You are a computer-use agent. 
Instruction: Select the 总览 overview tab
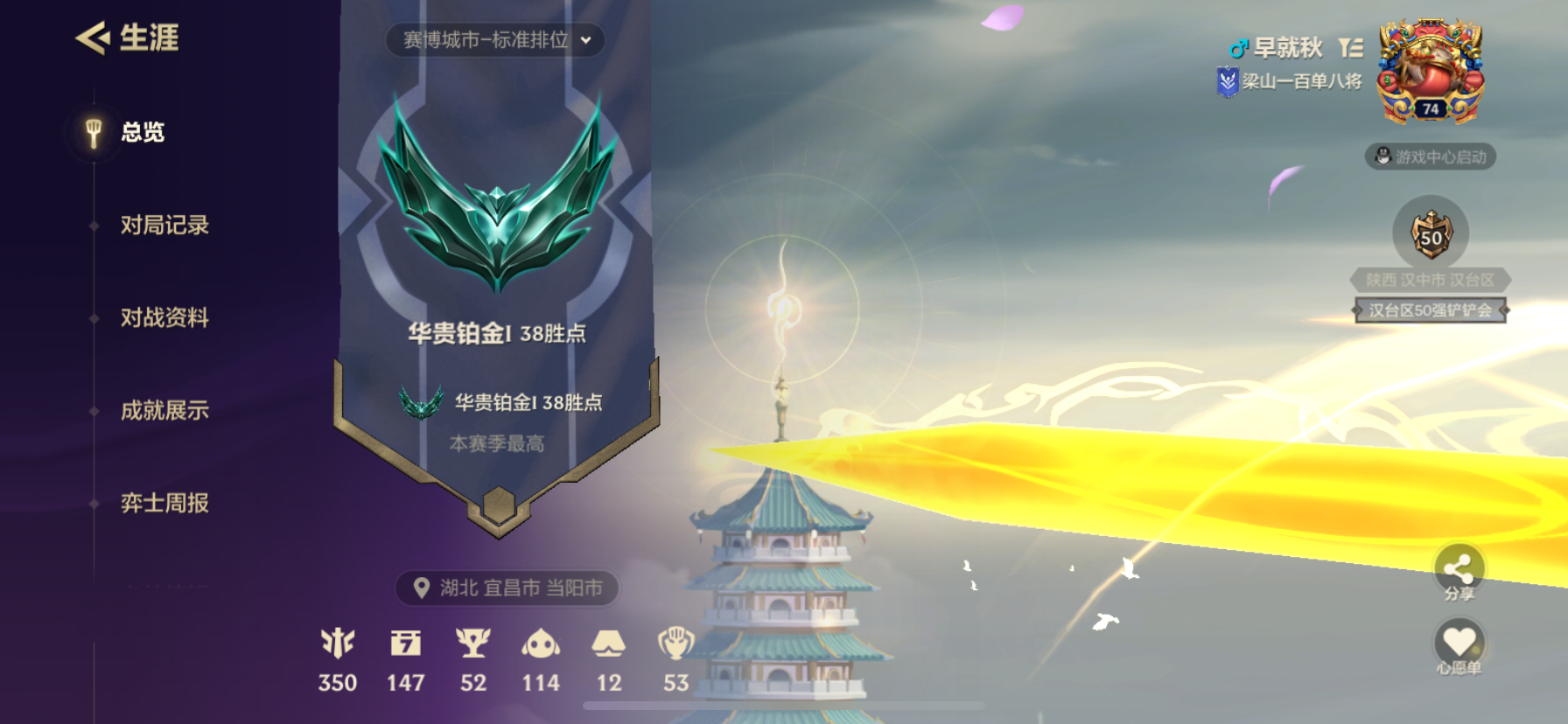(142, 132)
